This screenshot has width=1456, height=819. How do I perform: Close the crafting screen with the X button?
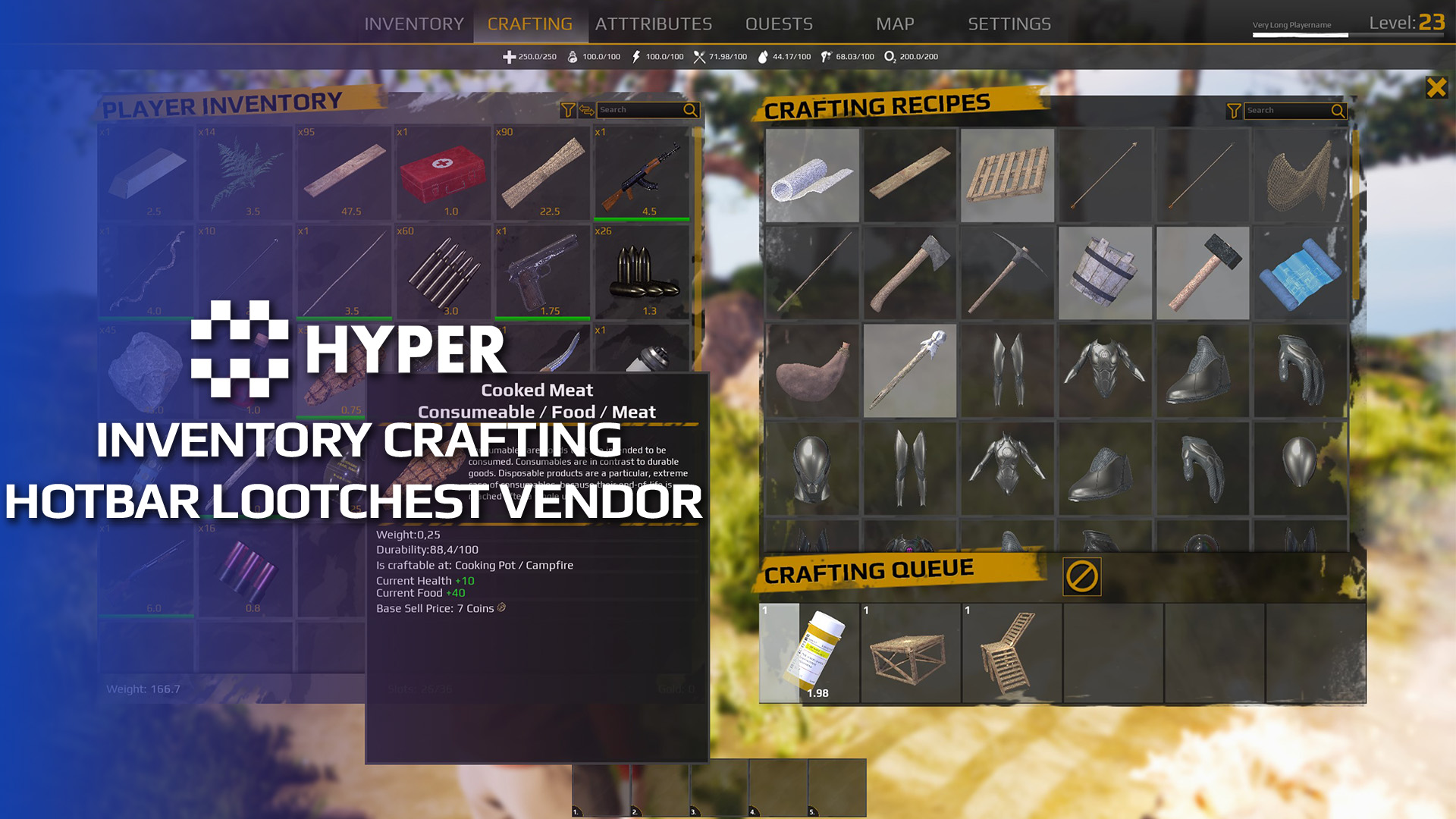tap(1437, 88)
